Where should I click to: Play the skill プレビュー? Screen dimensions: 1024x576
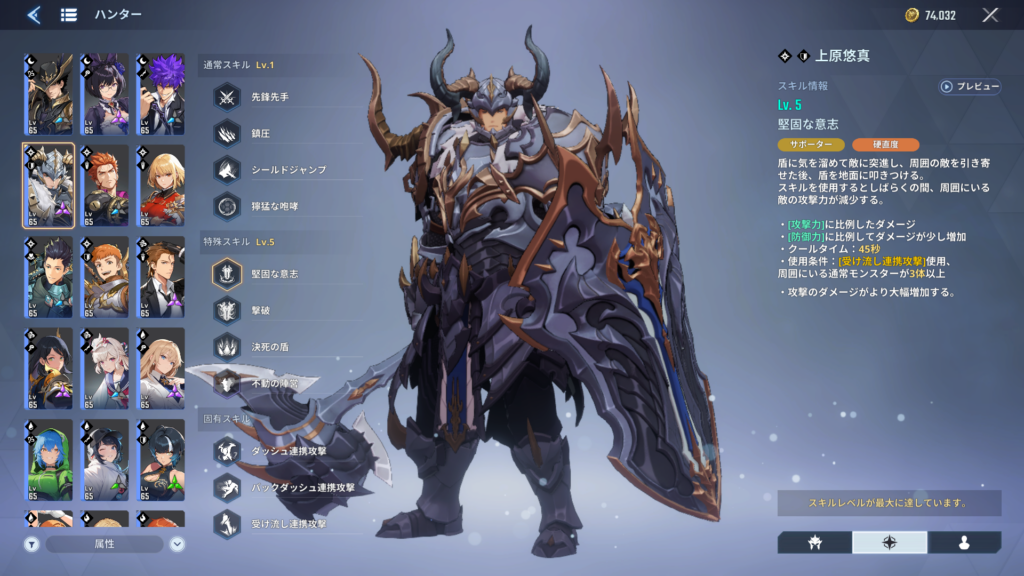(969, 87)
